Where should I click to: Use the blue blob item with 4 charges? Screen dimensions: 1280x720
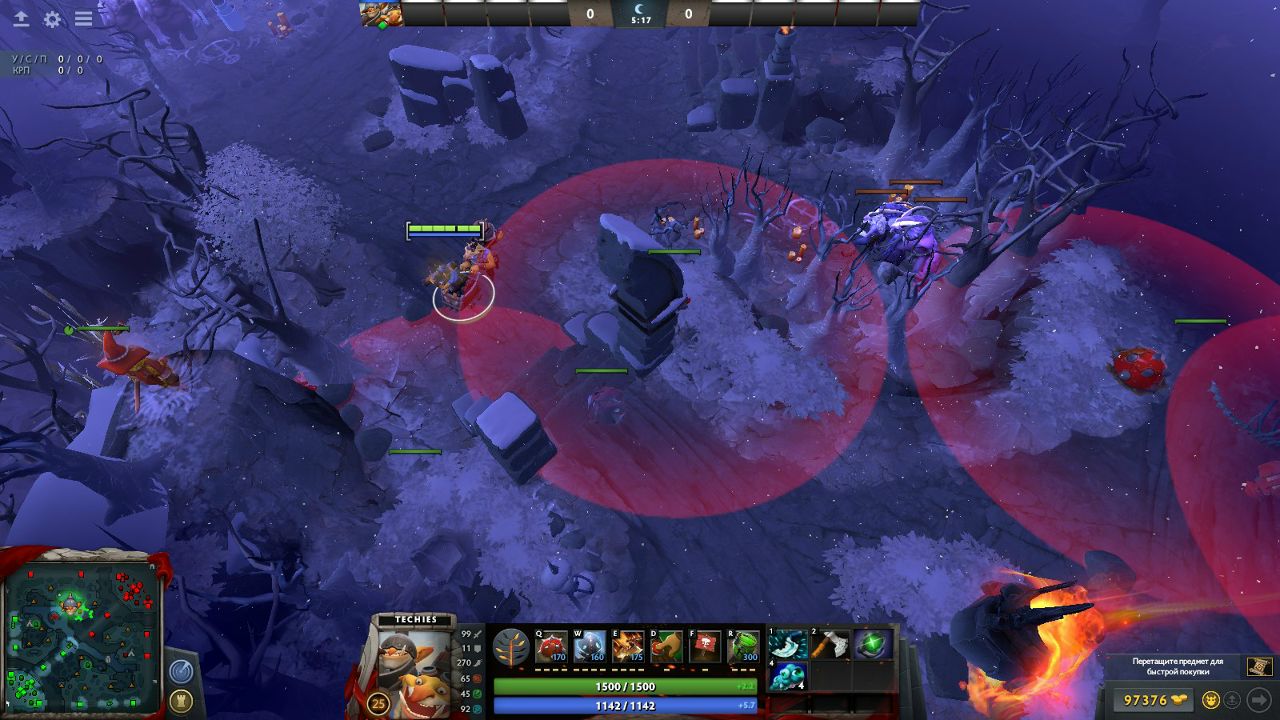click(x=789, y=676)
